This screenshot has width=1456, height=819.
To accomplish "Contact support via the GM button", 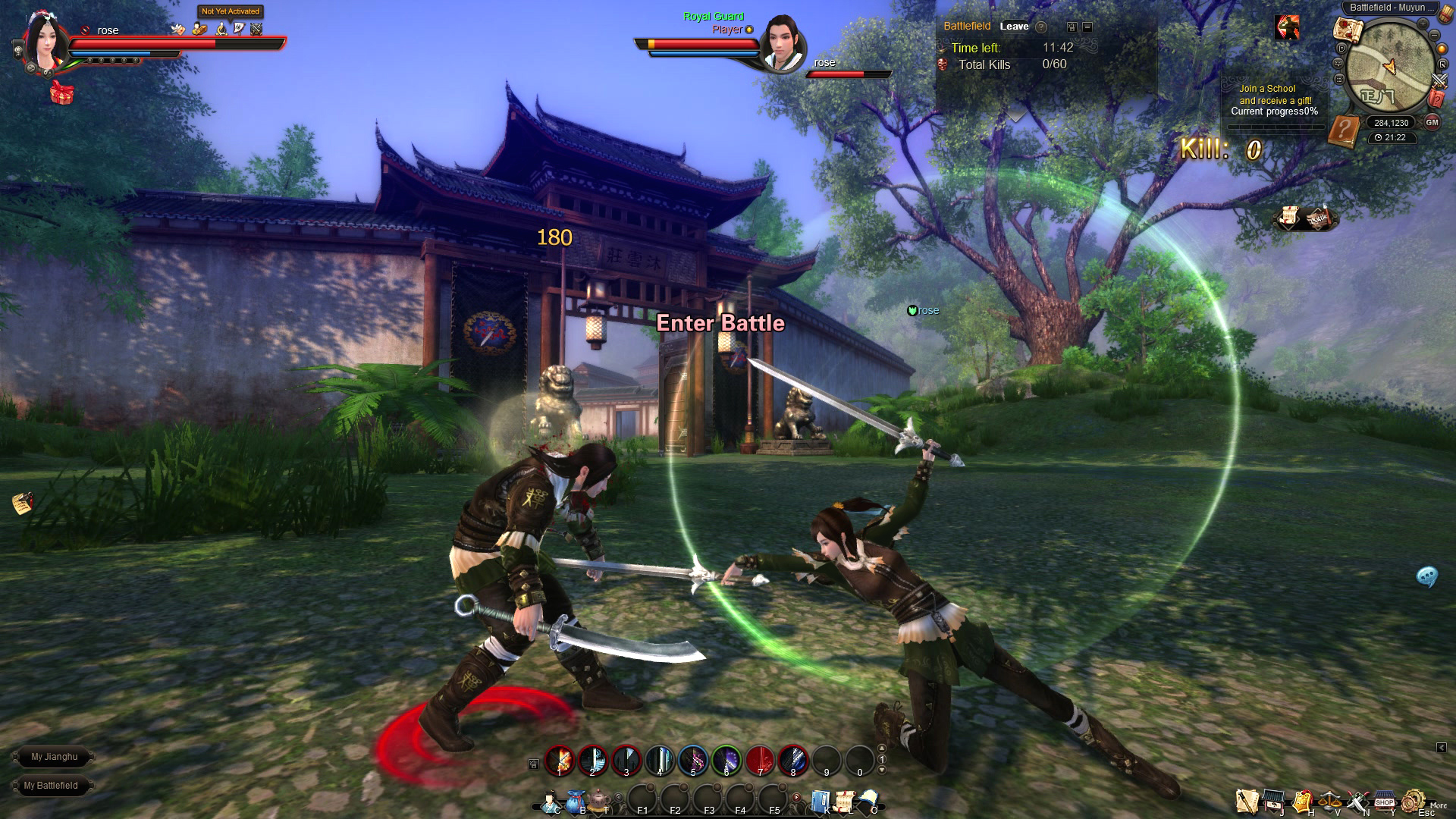I will 1432,122.
